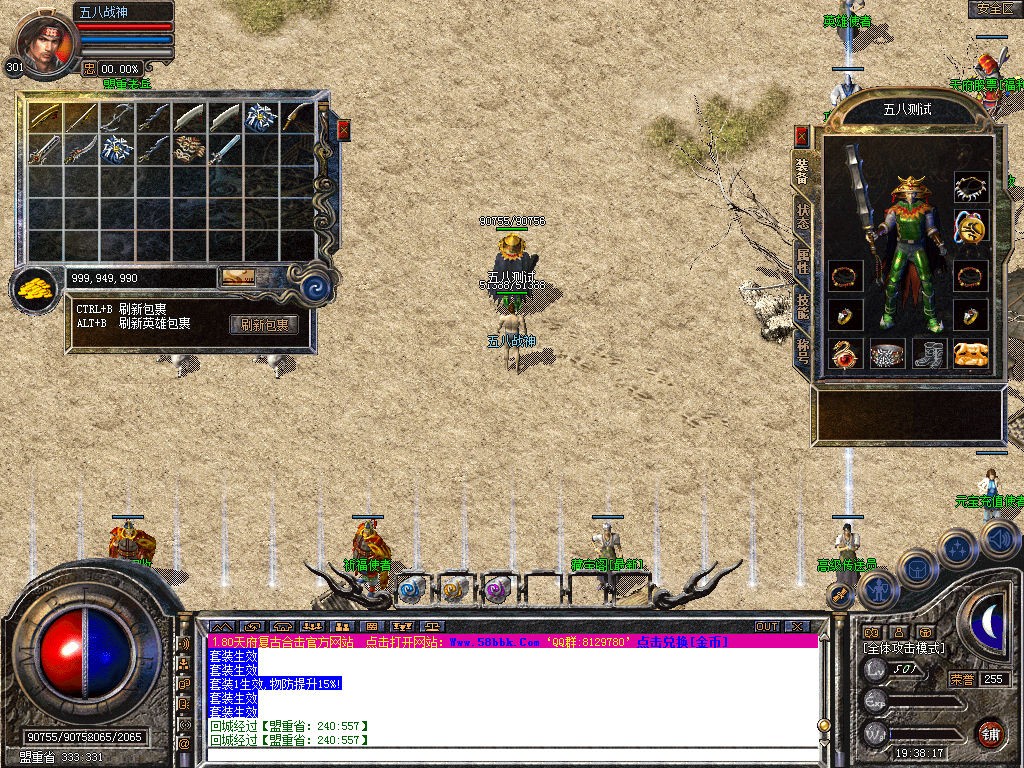Screen dimensions: 1024x768
Task: Select the red snake gem slot
Action: click(846, 353)
